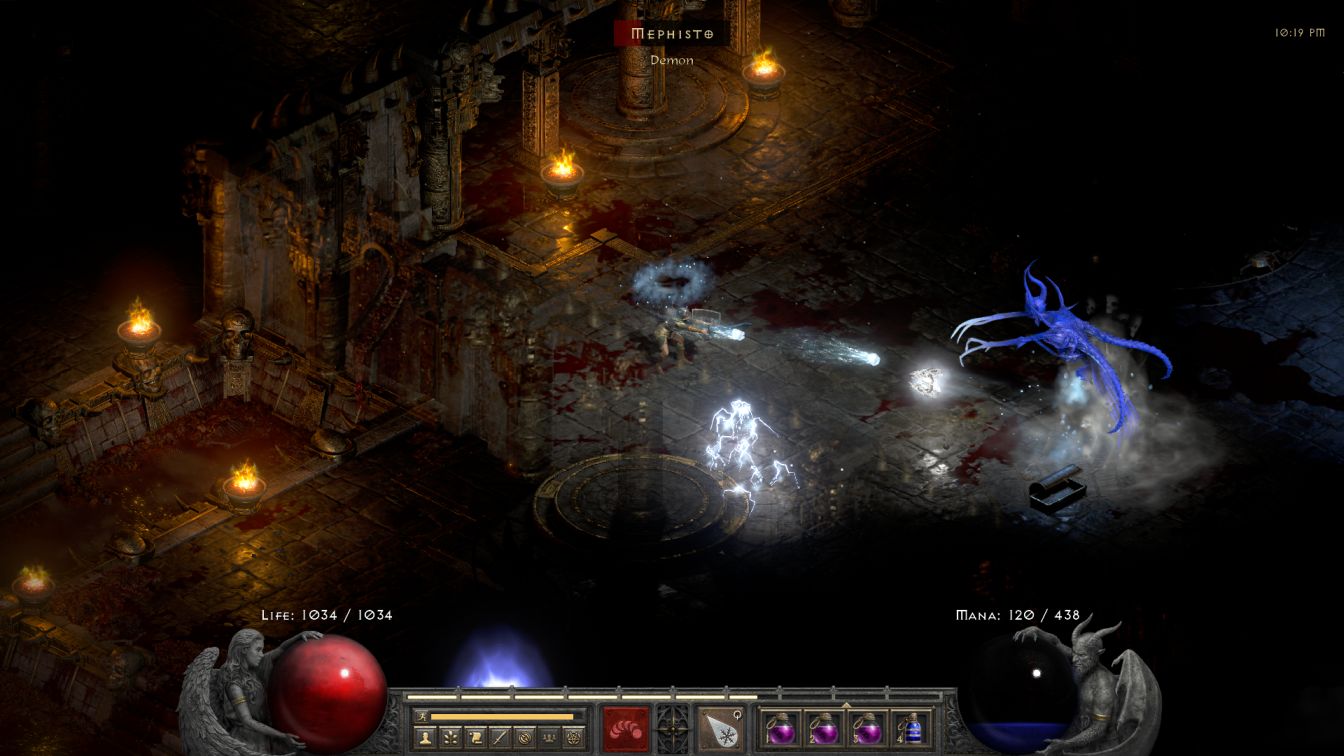Open the party screen icon
The height and width of the screenshot is (756, 1344).
pyautogui.click(x=551, y=738)
